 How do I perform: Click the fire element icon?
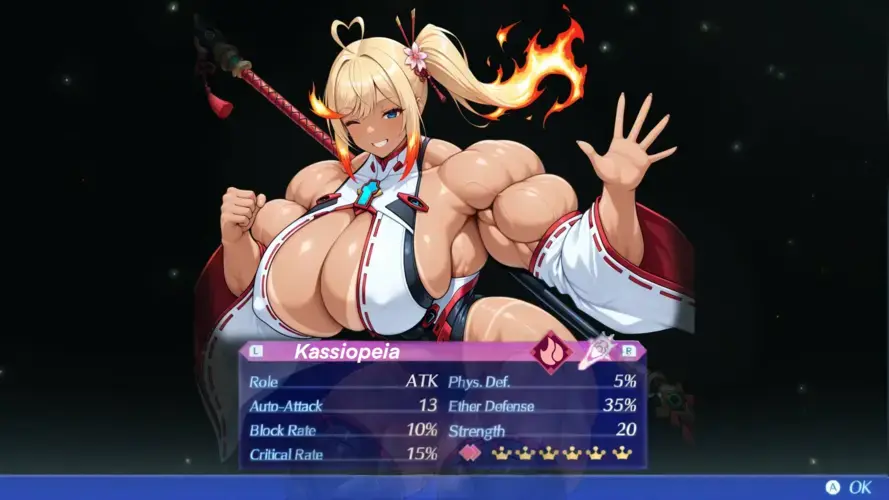[x=550, y=351]
